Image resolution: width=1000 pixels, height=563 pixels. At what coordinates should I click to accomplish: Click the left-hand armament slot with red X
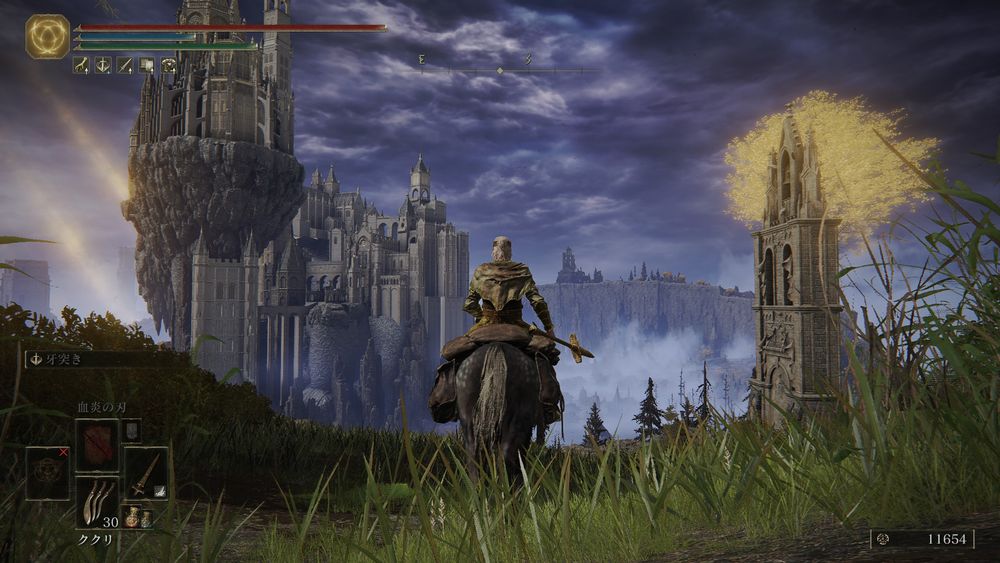47,473
